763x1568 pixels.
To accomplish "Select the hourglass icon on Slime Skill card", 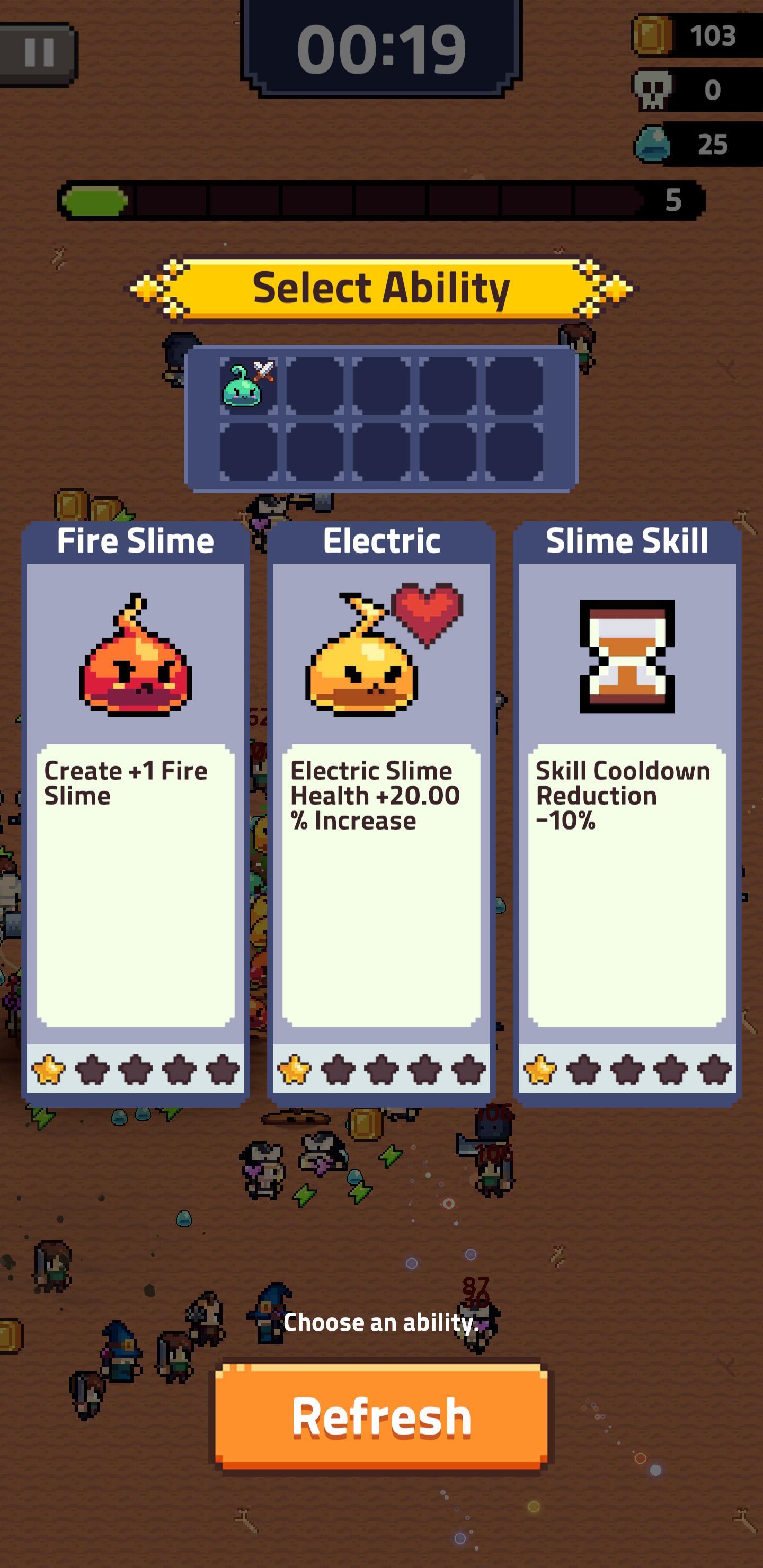I will (627, 657).
